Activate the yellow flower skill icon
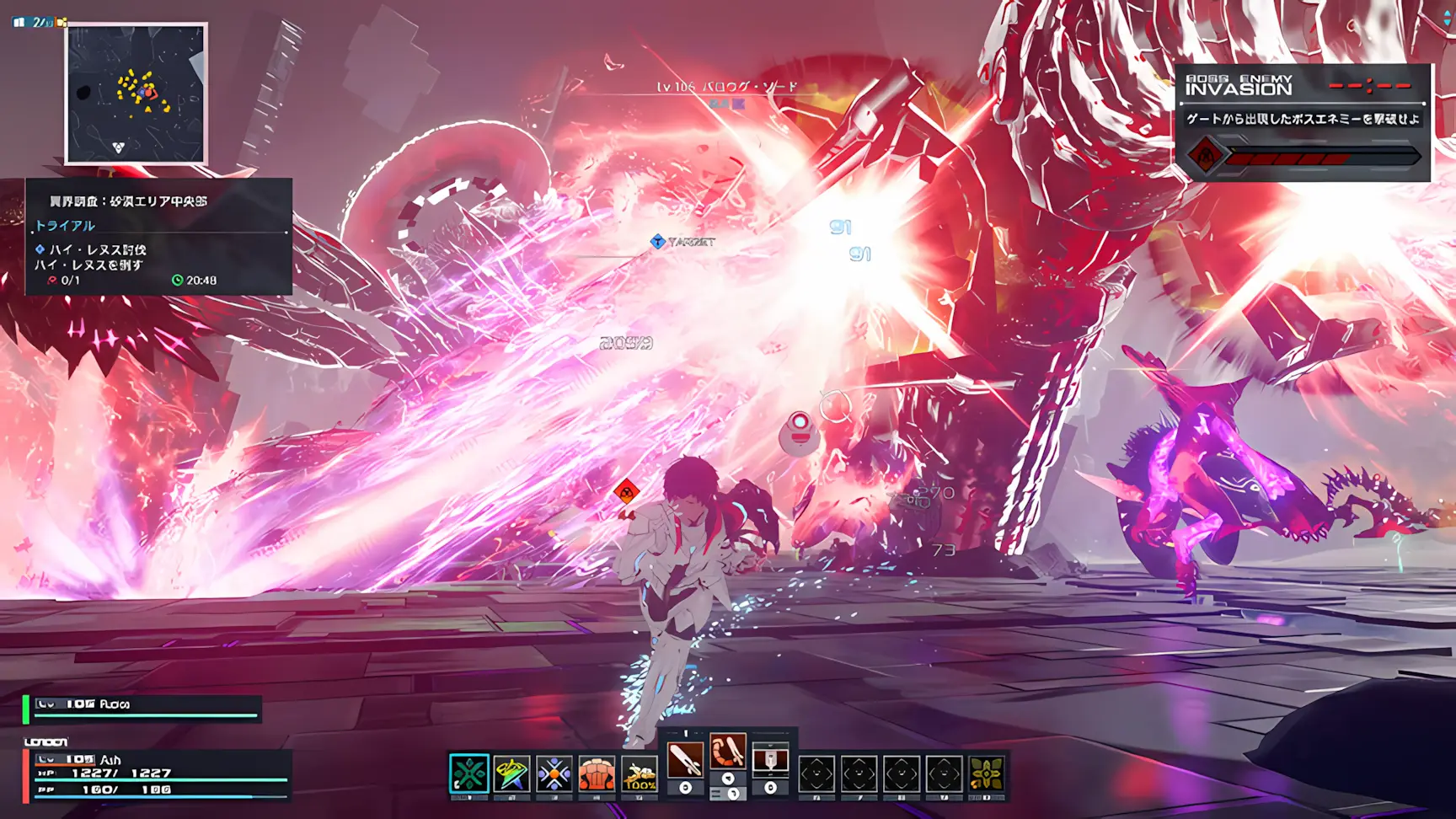This screenshot has width=1456, height=819. [x=987, y=773]
